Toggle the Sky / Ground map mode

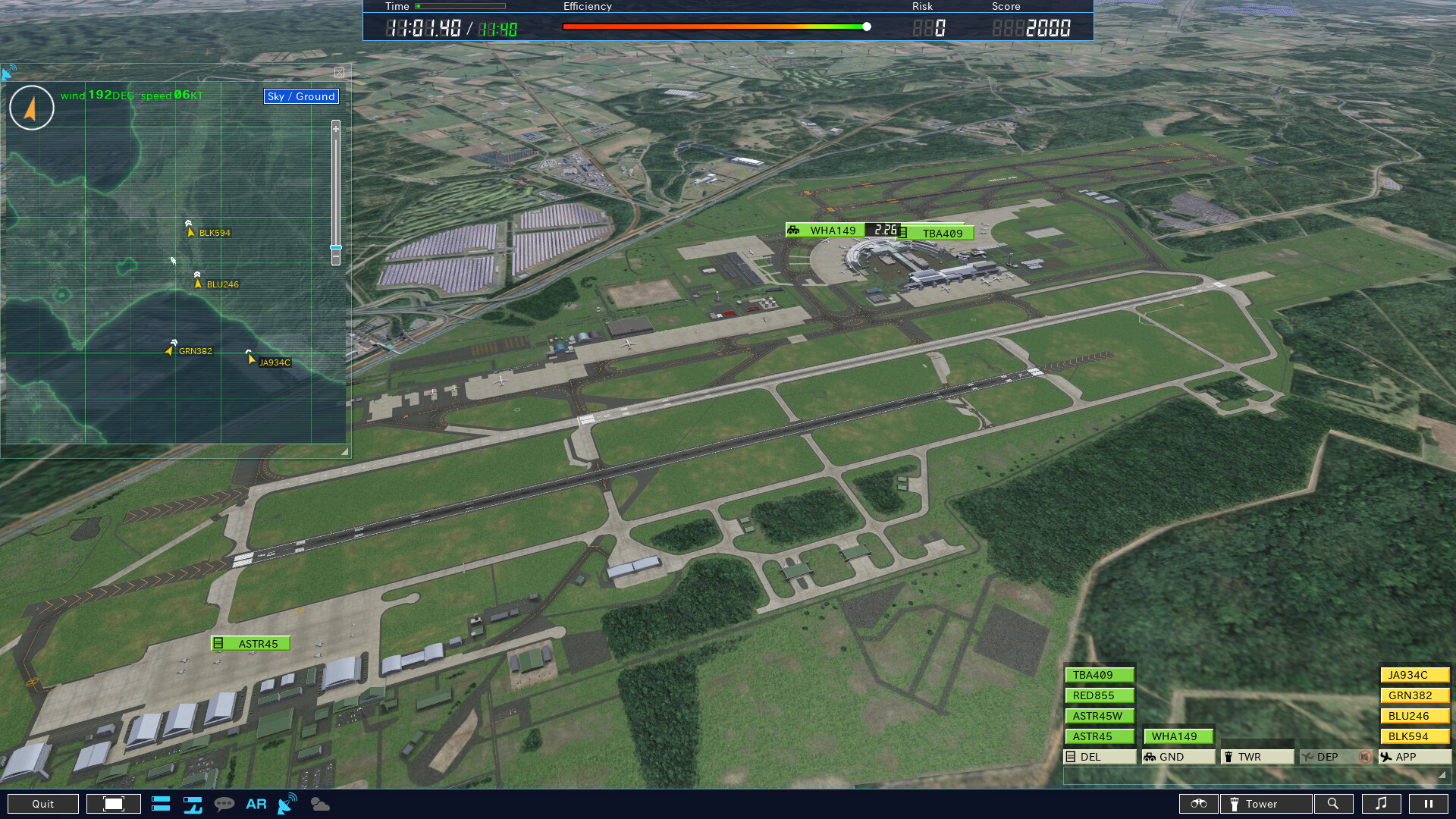300,96
